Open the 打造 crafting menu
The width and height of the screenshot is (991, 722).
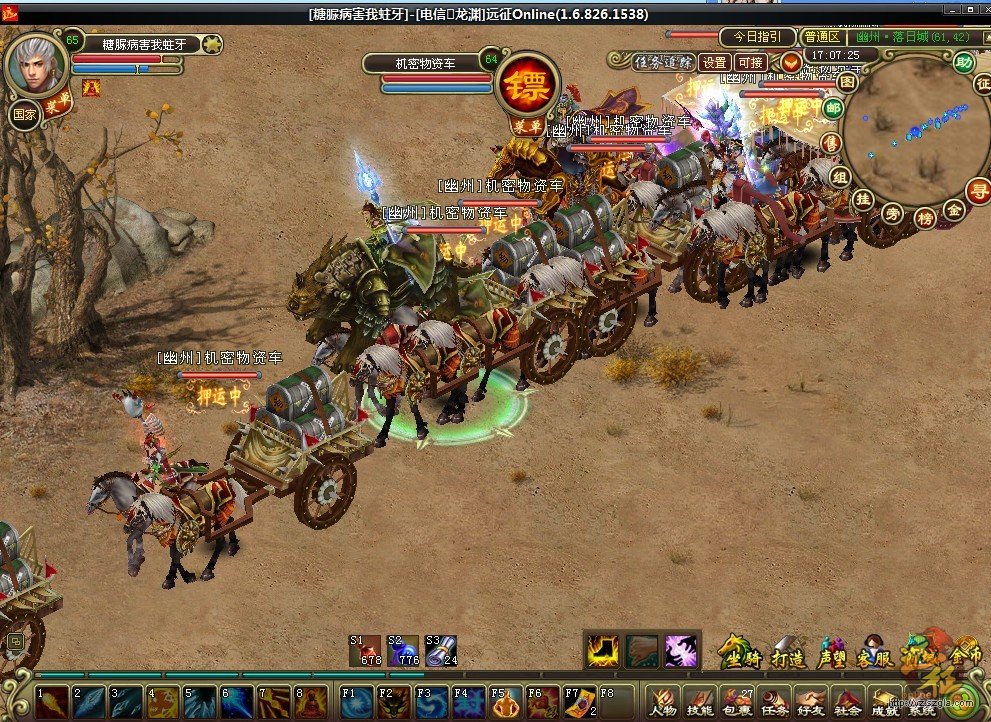click(790, 652)
